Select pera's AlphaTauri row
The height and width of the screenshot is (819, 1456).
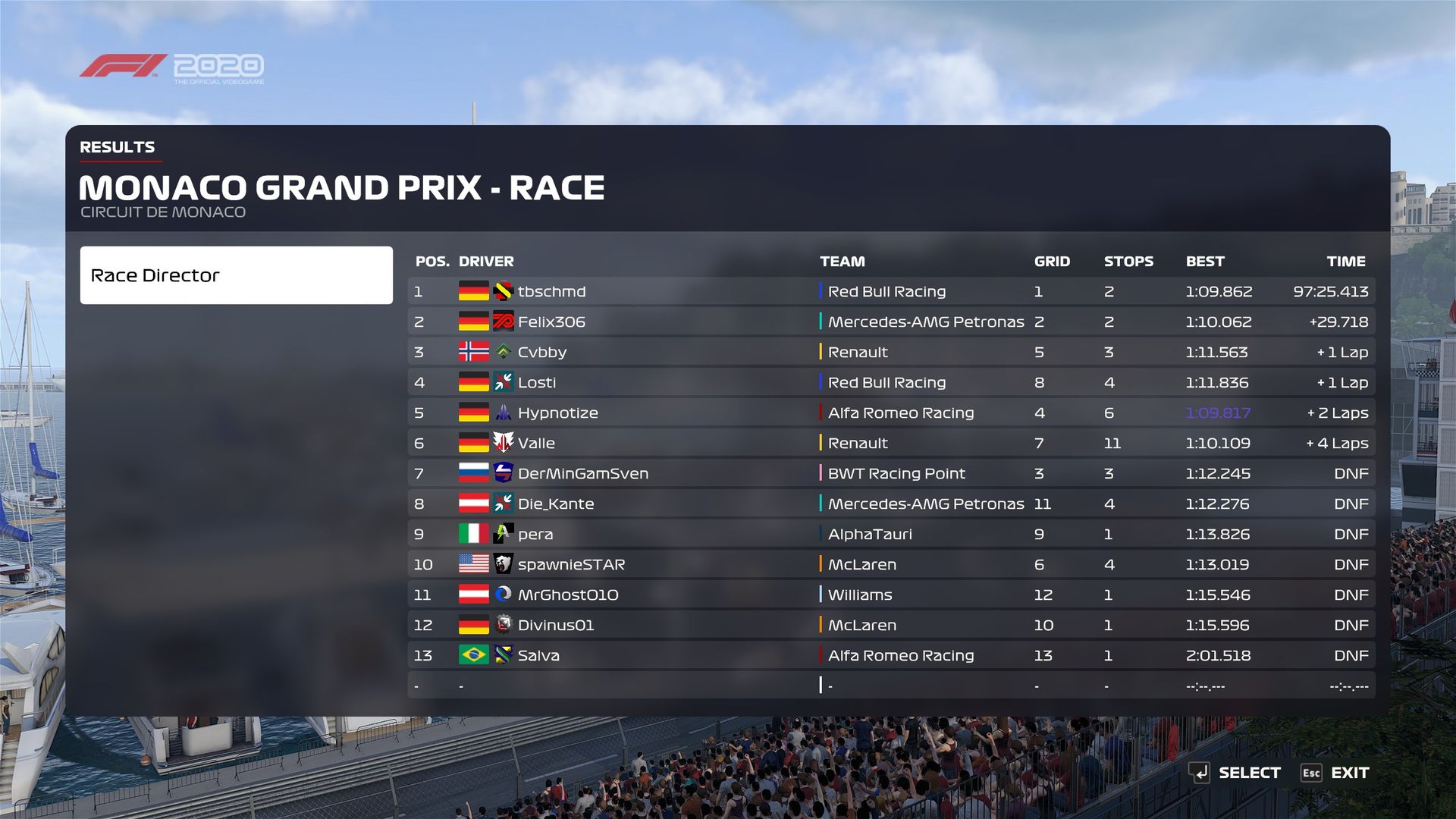tap(891, 534)
